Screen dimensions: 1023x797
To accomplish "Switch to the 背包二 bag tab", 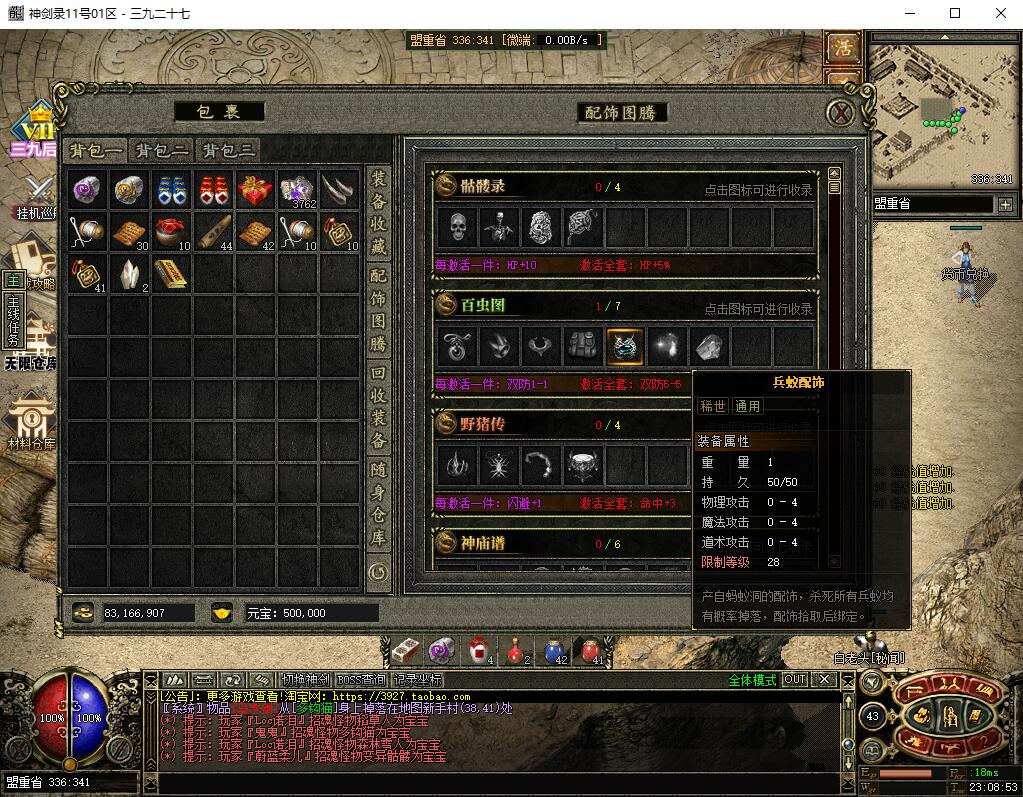I will (x=162, y=151).
